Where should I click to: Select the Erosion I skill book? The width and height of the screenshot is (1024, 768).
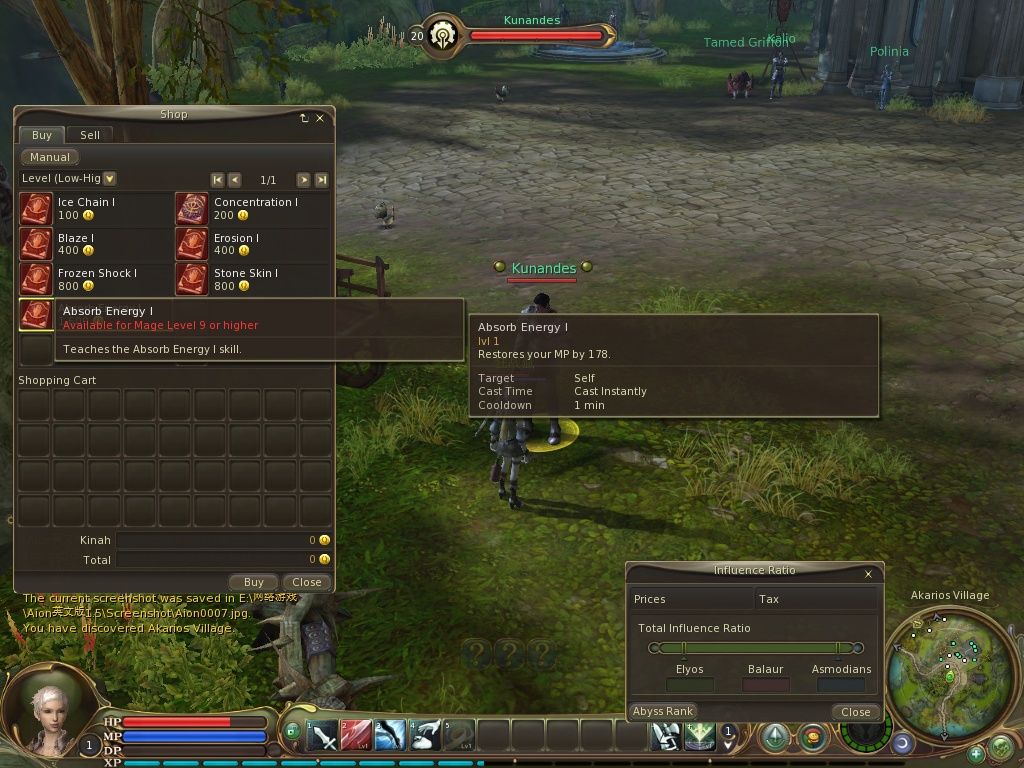pyautogui.click(x=192, y=244)
